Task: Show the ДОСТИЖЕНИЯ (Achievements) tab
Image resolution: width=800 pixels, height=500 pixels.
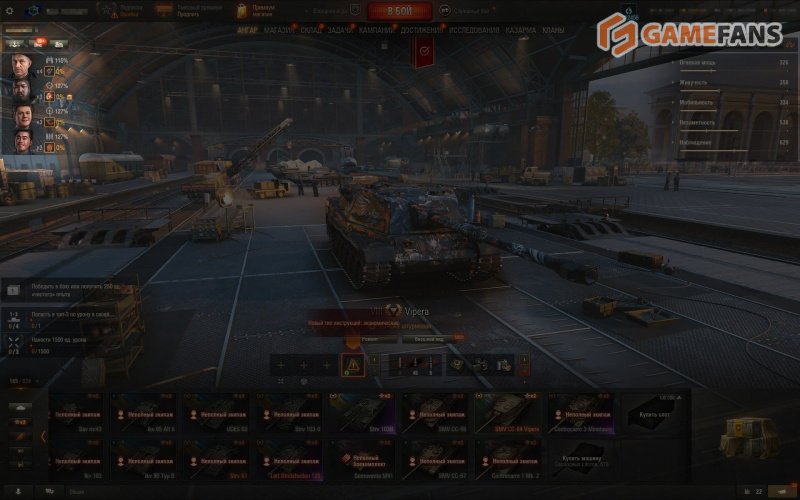Action: pyautogui.click(x=422, y=31)
